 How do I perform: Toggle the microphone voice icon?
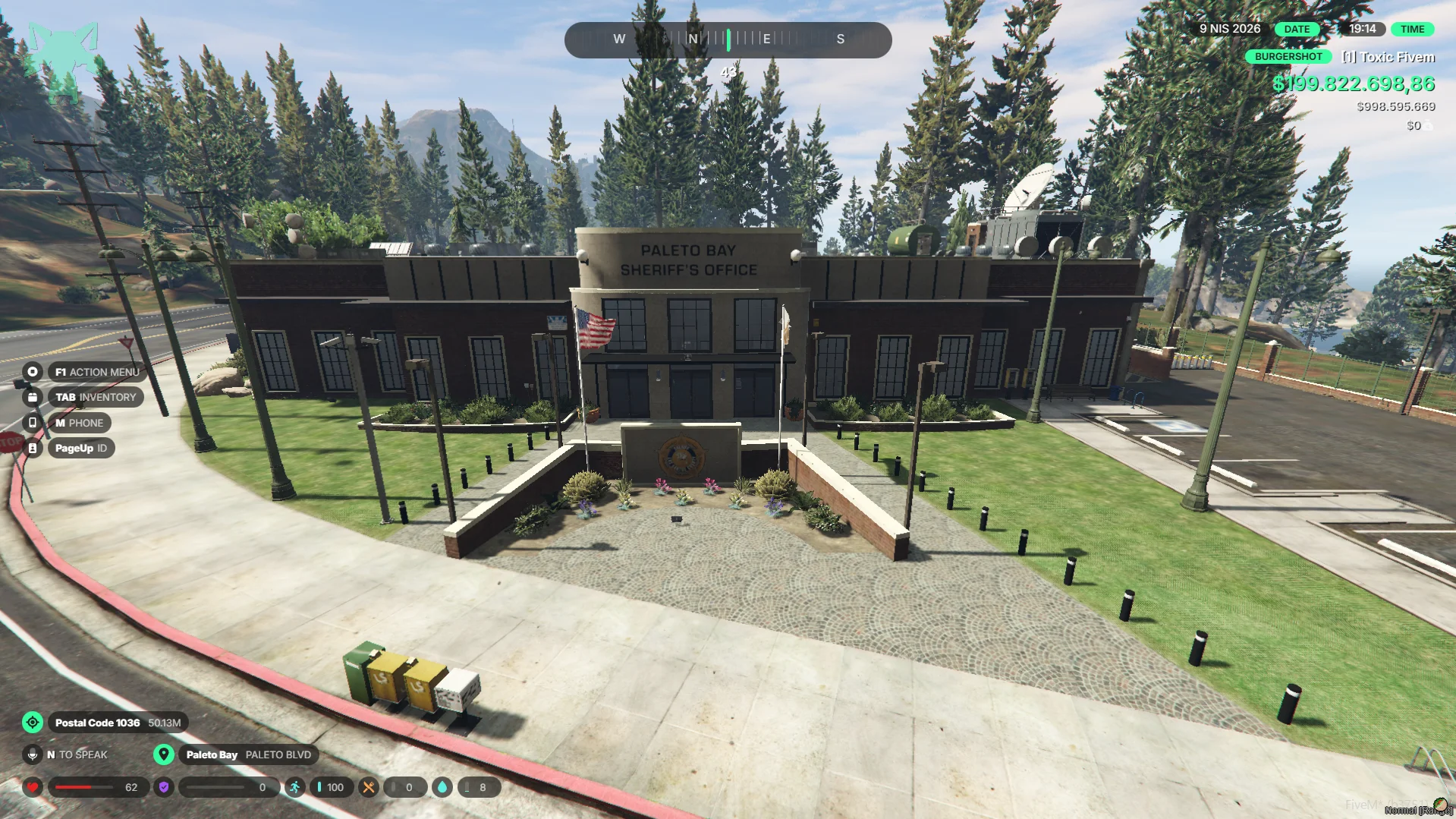click(x=33, y=754)
